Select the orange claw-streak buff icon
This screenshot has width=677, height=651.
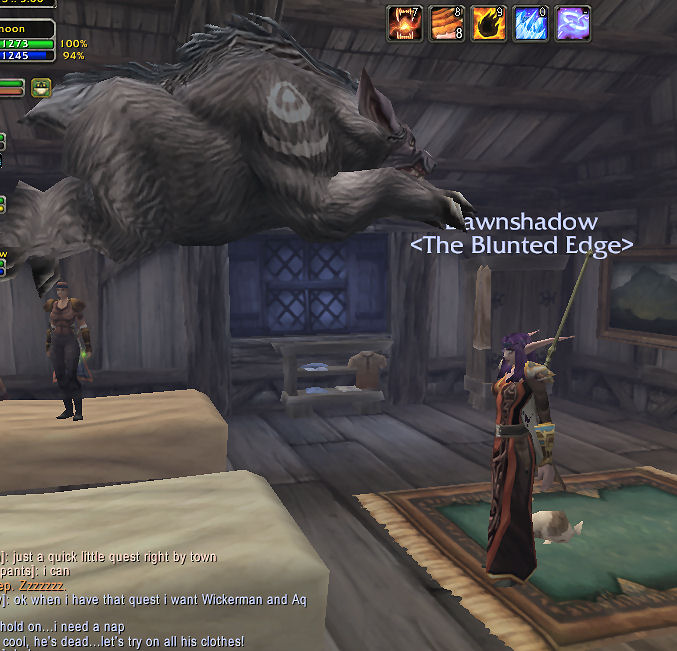[x=447, y=23]
